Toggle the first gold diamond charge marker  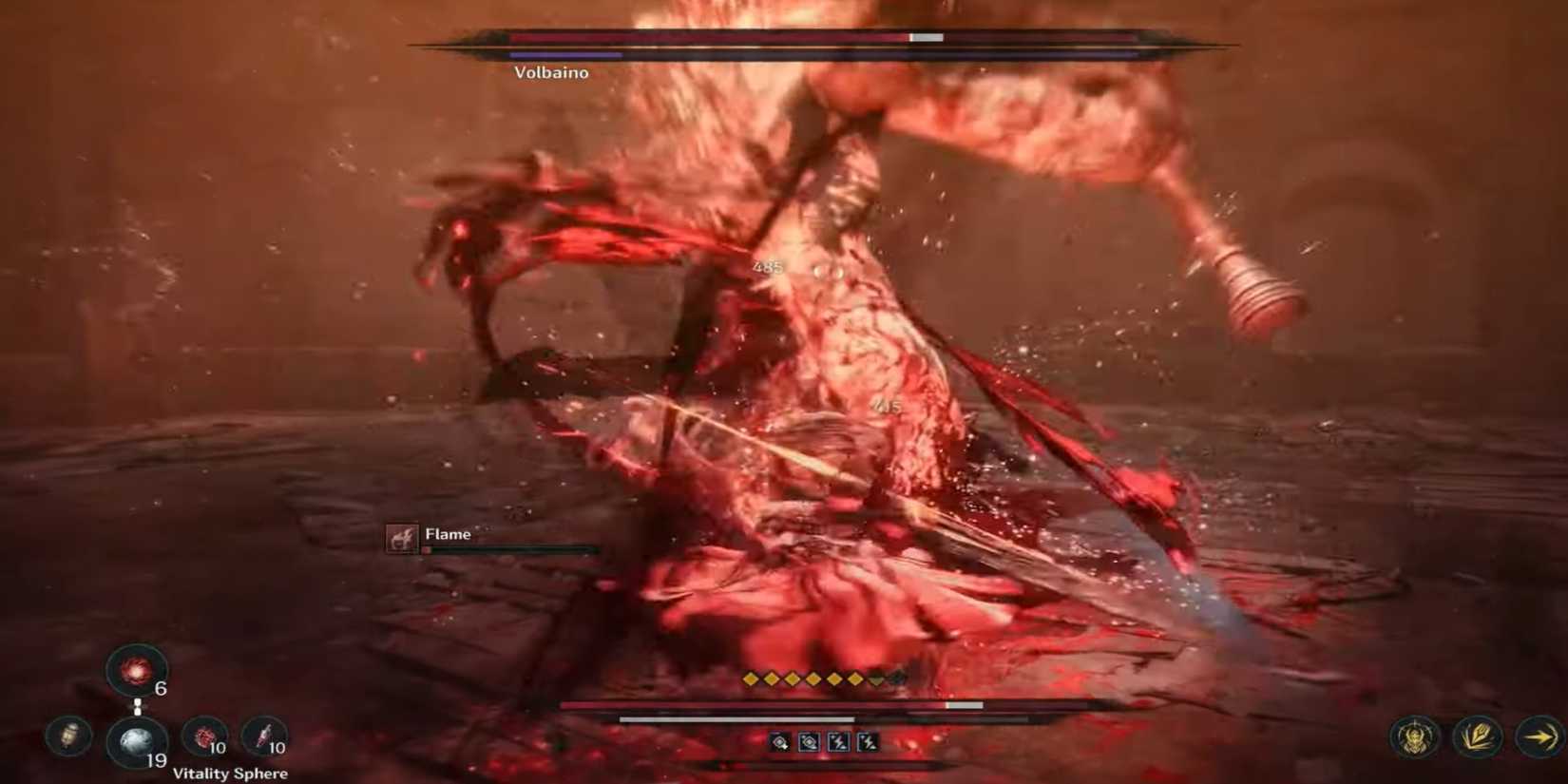pyautogui.click(x=751, y=679)
